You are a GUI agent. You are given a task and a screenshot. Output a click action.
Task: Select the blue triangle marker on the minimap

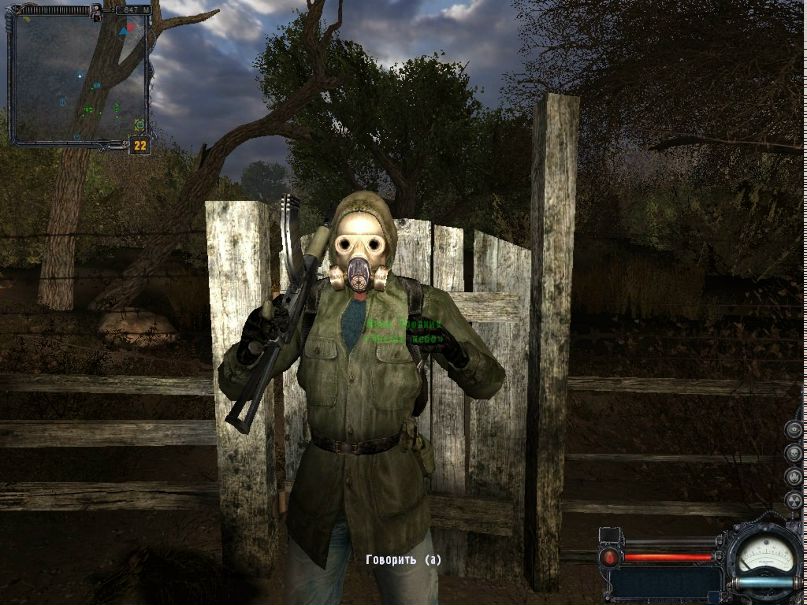(123, 32)
